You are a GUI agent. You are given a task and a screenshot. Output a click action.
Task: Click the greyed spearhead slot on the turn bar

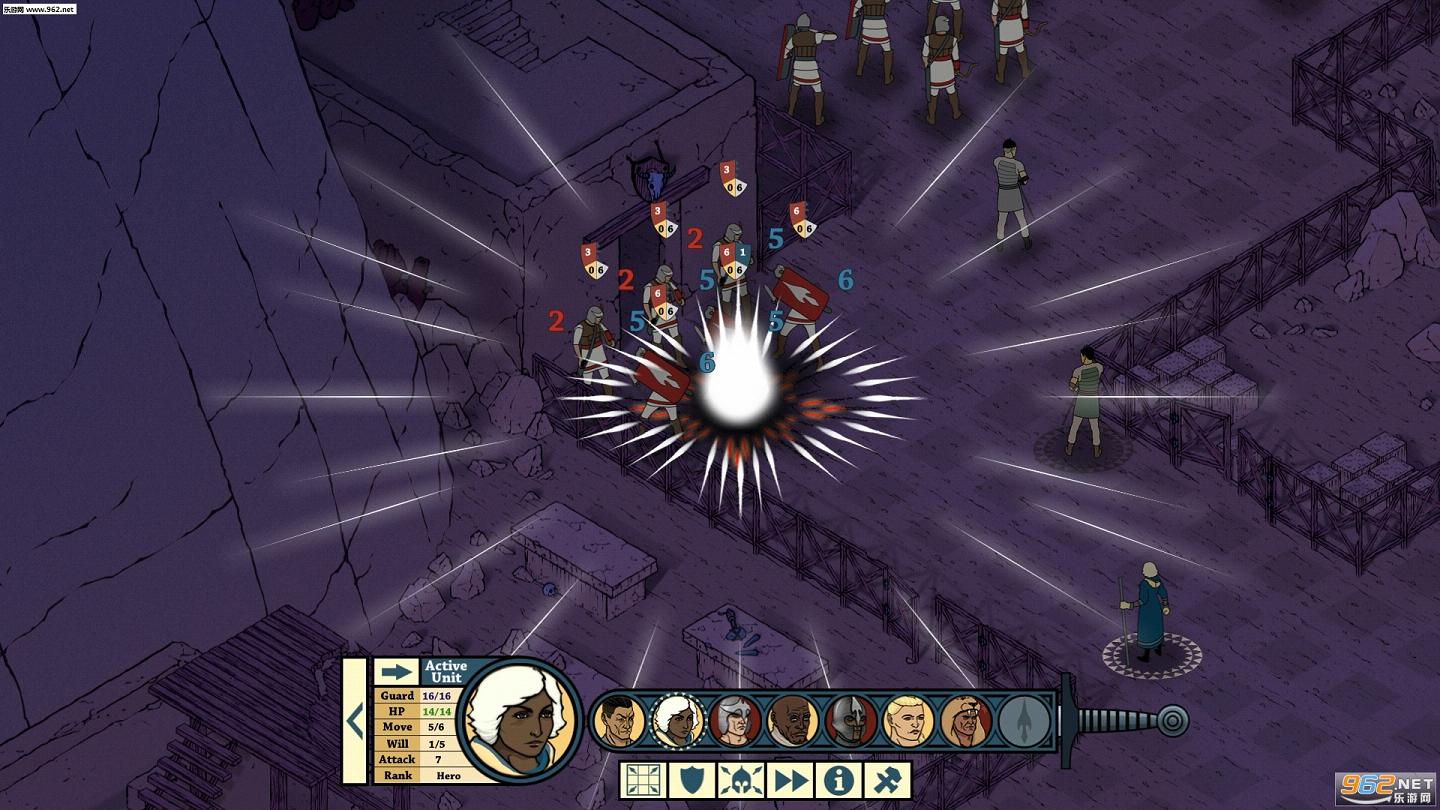click(x=1025, y=721)
